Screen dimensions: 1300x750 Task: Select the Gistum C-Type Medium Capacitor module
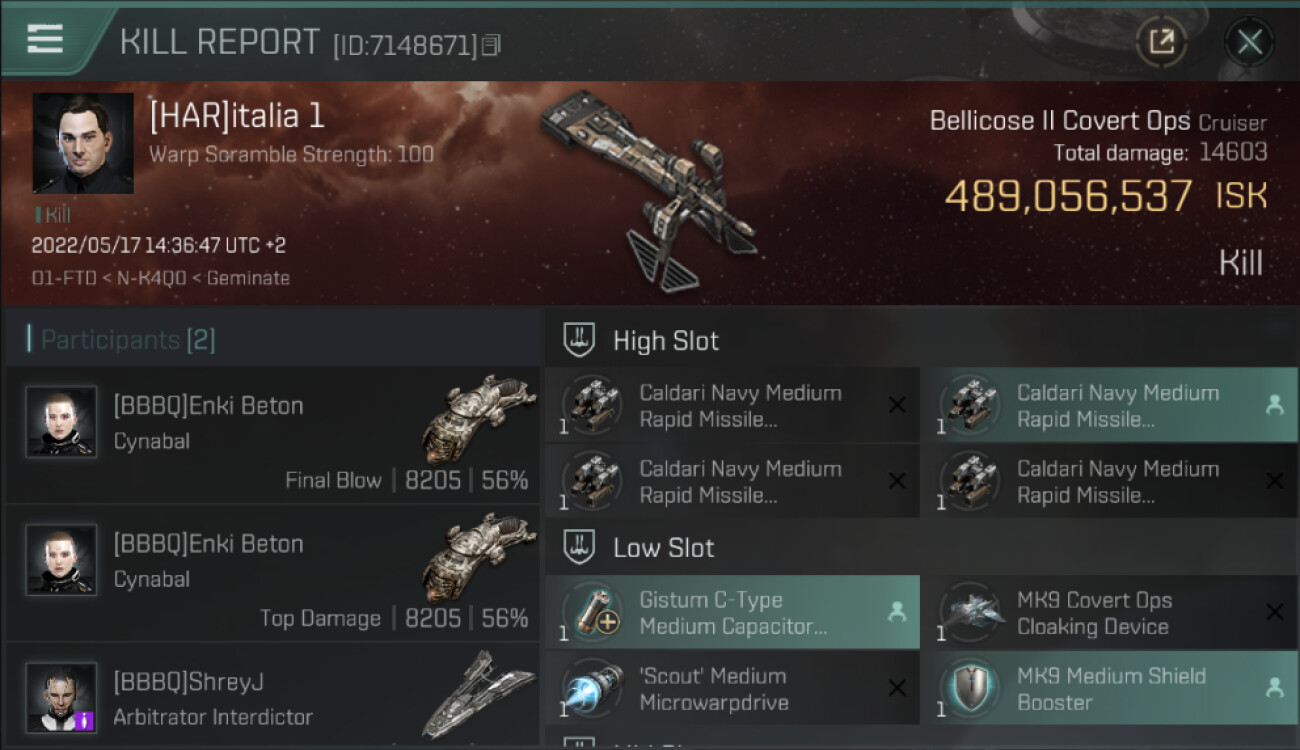pyautogui.click(x=732, y=613)
